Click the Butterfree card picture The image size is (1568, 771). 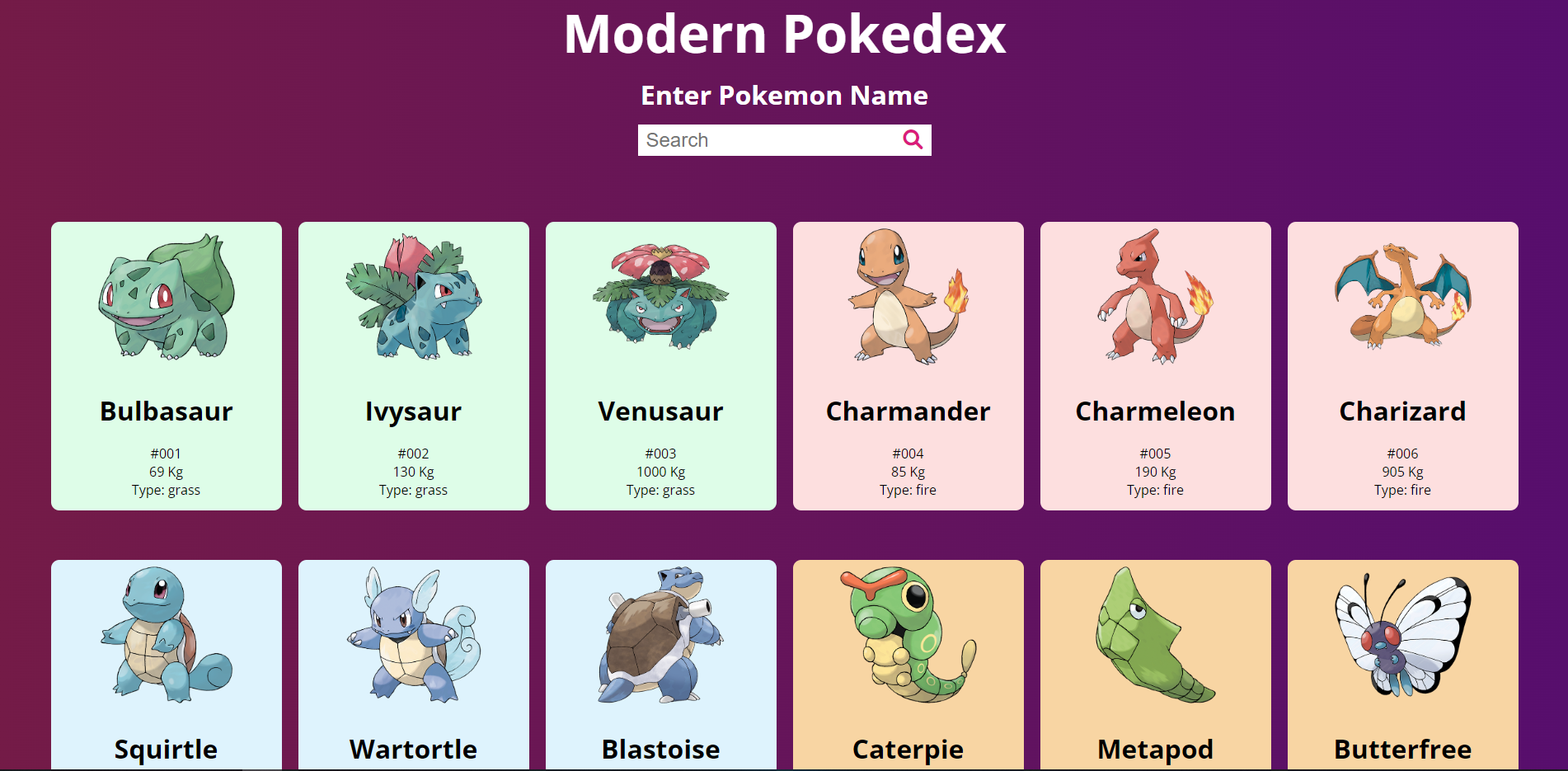coord(1402,643)
